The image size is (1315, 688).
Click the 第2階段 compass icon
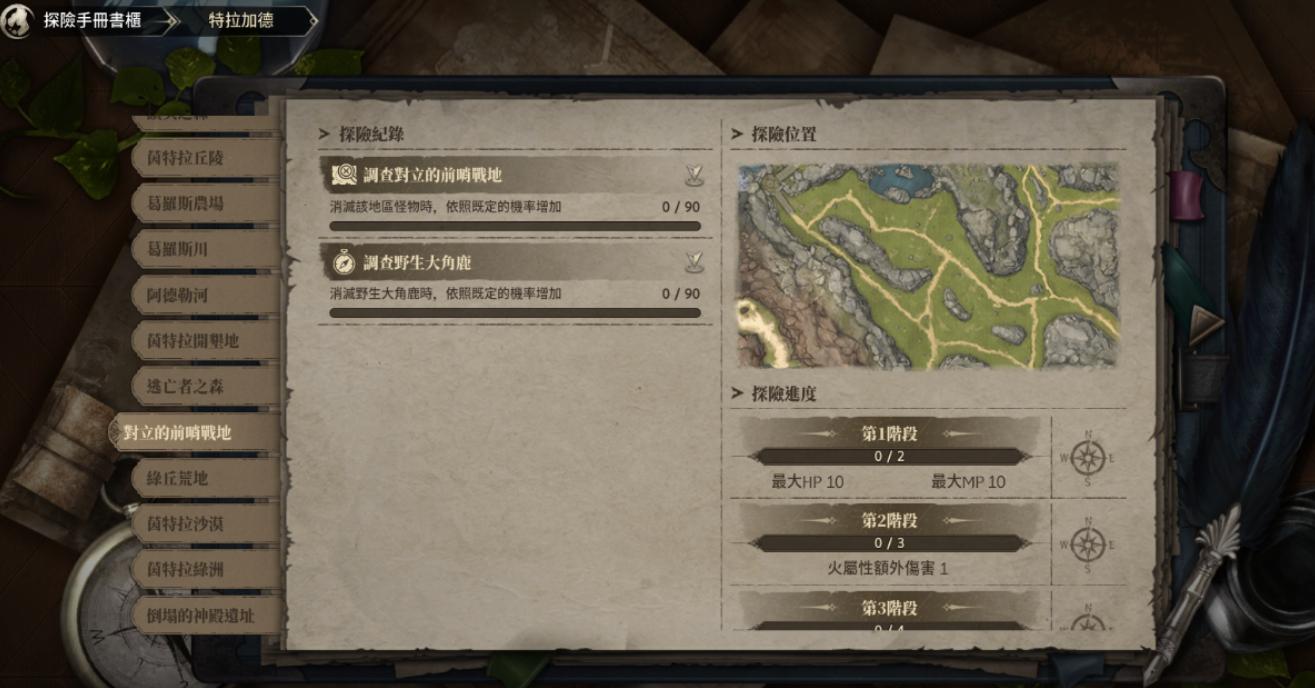point(1087,544)
